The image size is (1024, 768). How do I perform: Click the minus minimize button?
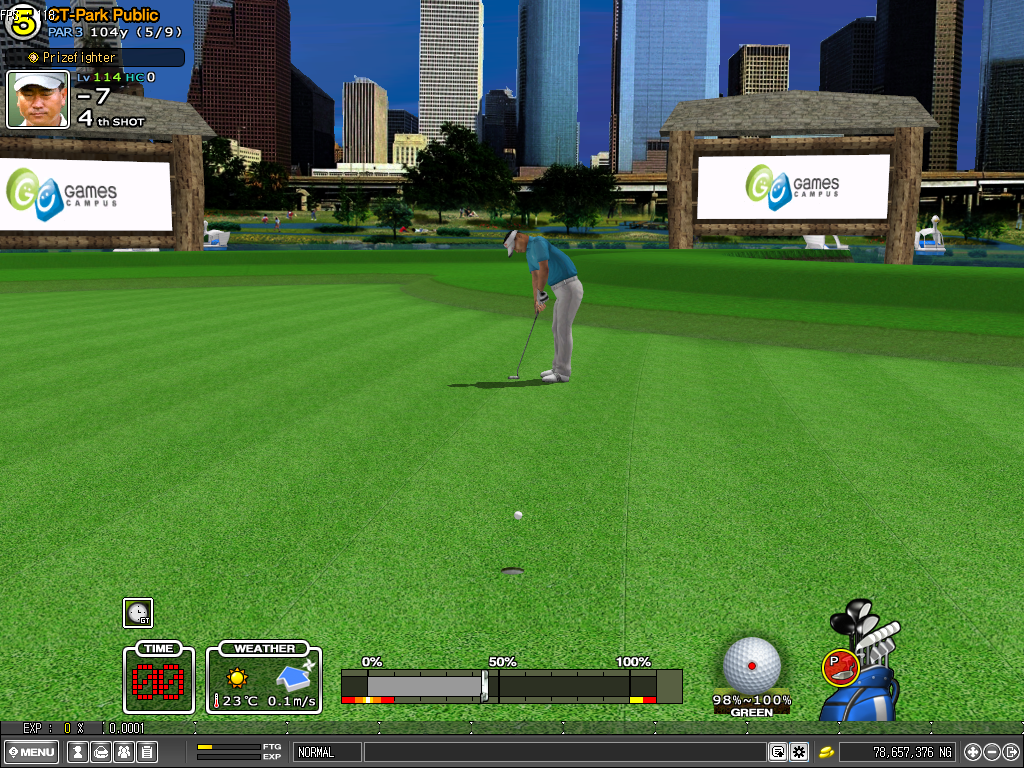[x=991, y=752]
